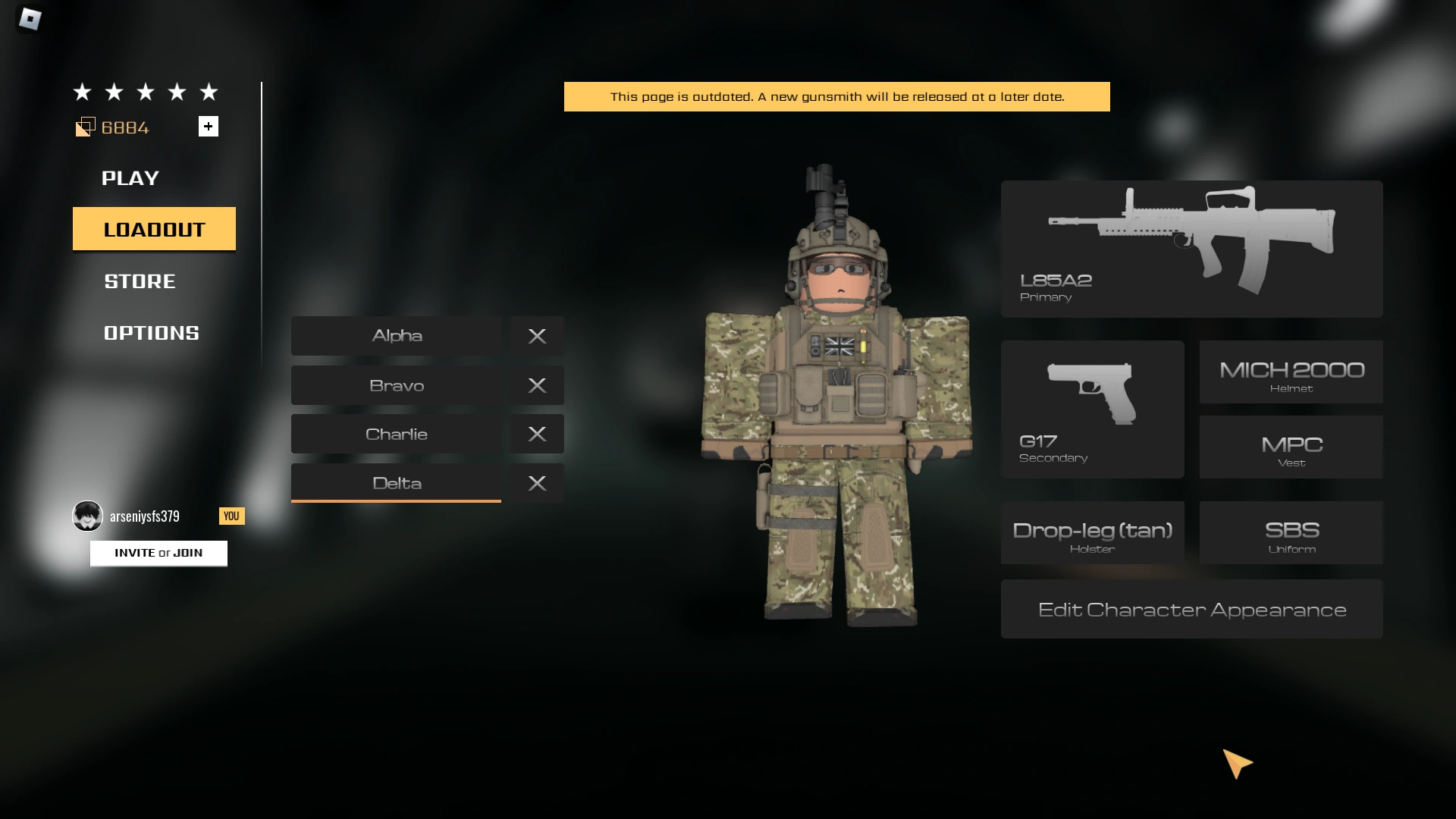Select the L85A2 primary weapon slot
Image resolution: width=1456 pixels, height=819 pixels.
[1191, 248]
